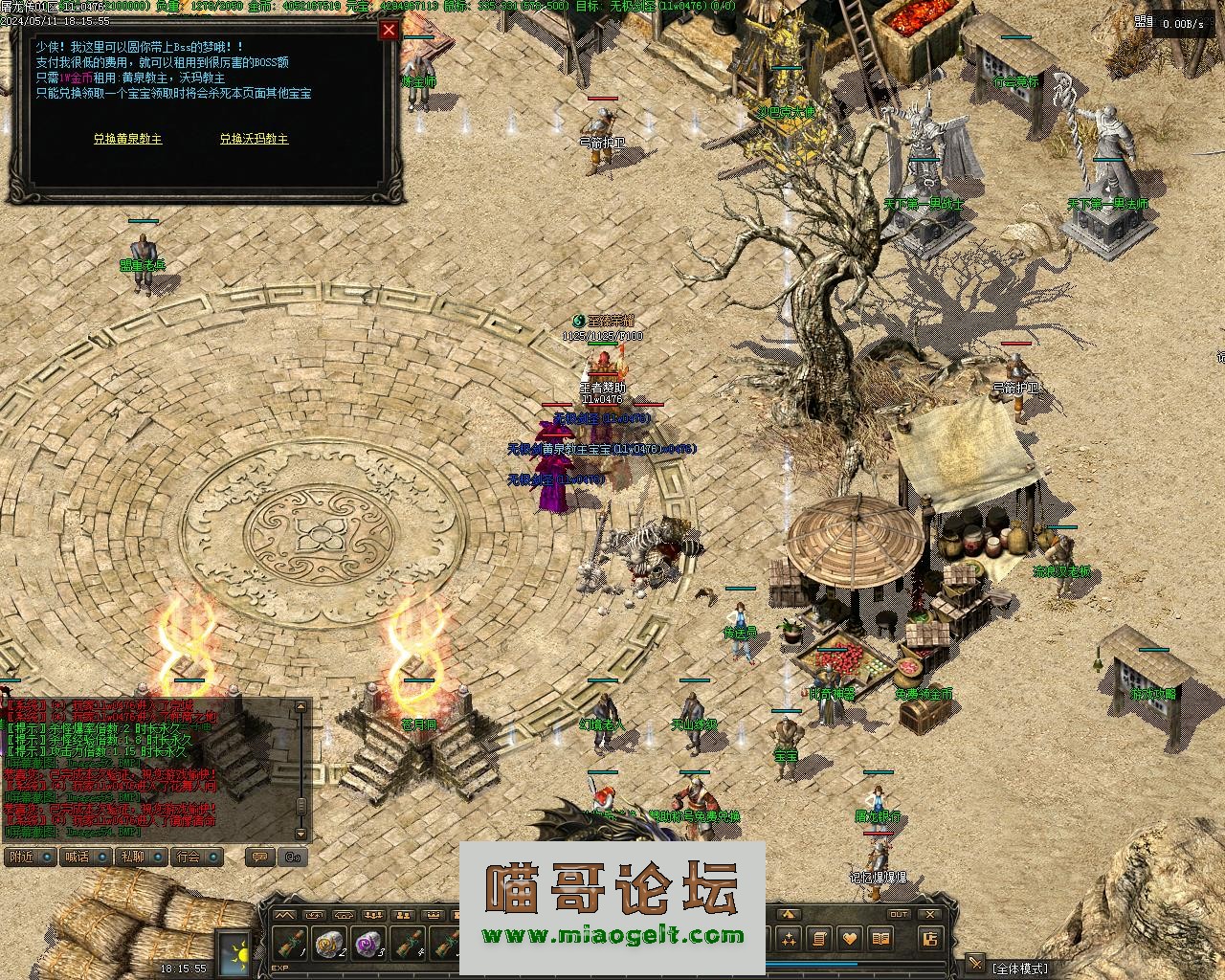1225x980 pixels.
Task: Click the chat log down arrow button
Action: click(301, 832)
